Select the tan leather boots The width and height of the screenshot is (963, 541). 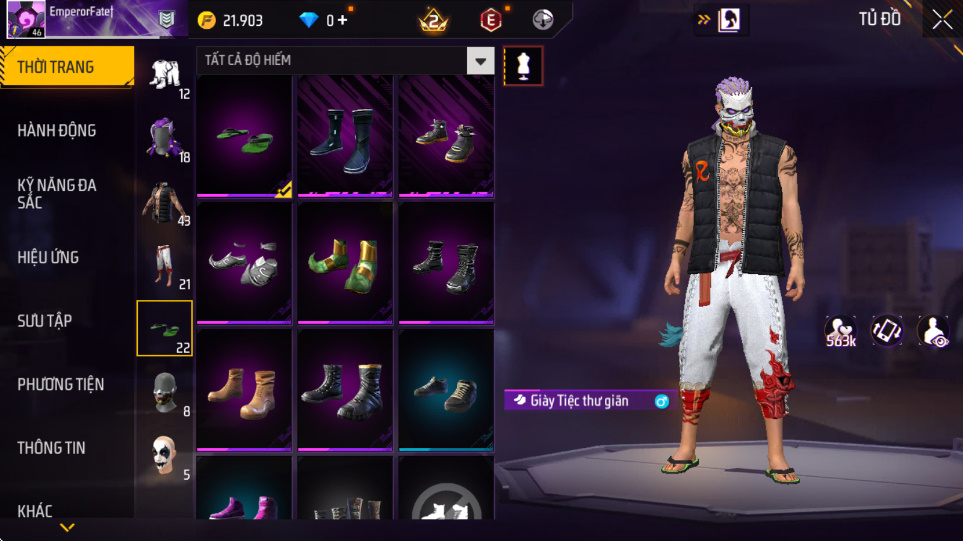[x=244, y=390]
